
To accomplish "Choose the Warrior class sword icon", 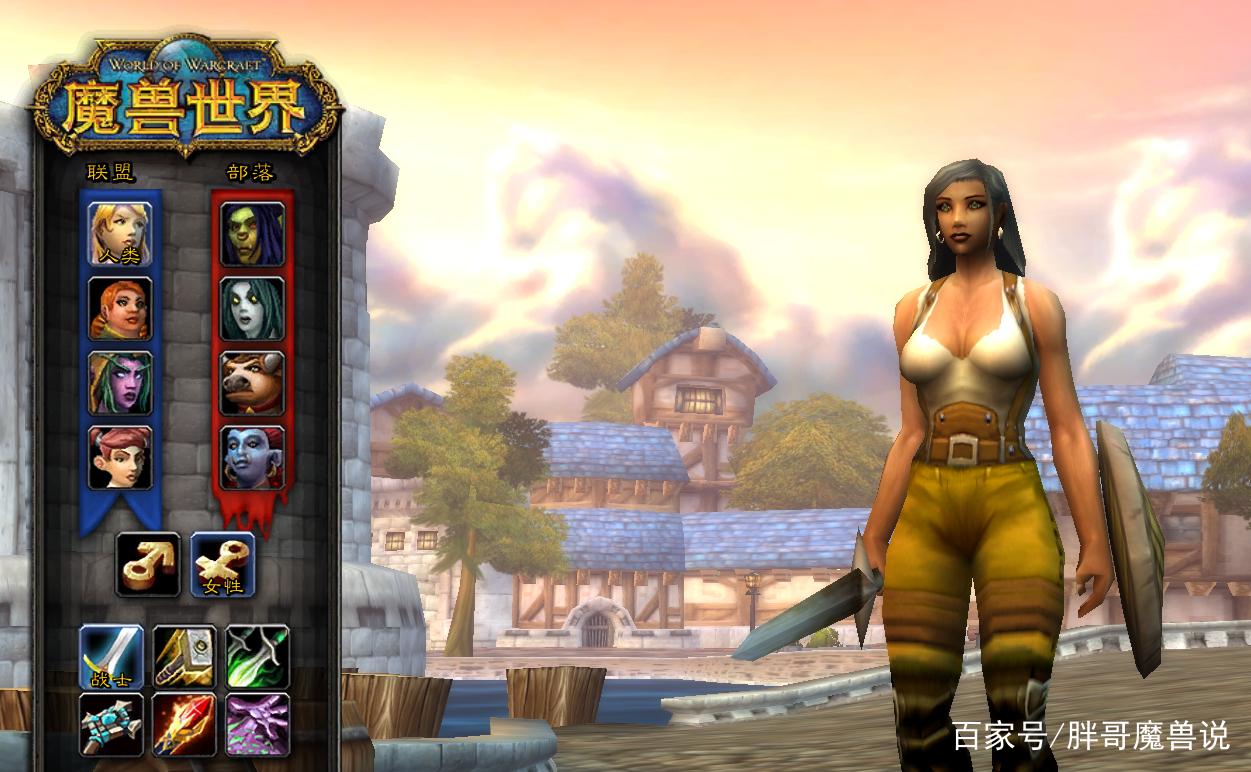I will 112,657.
